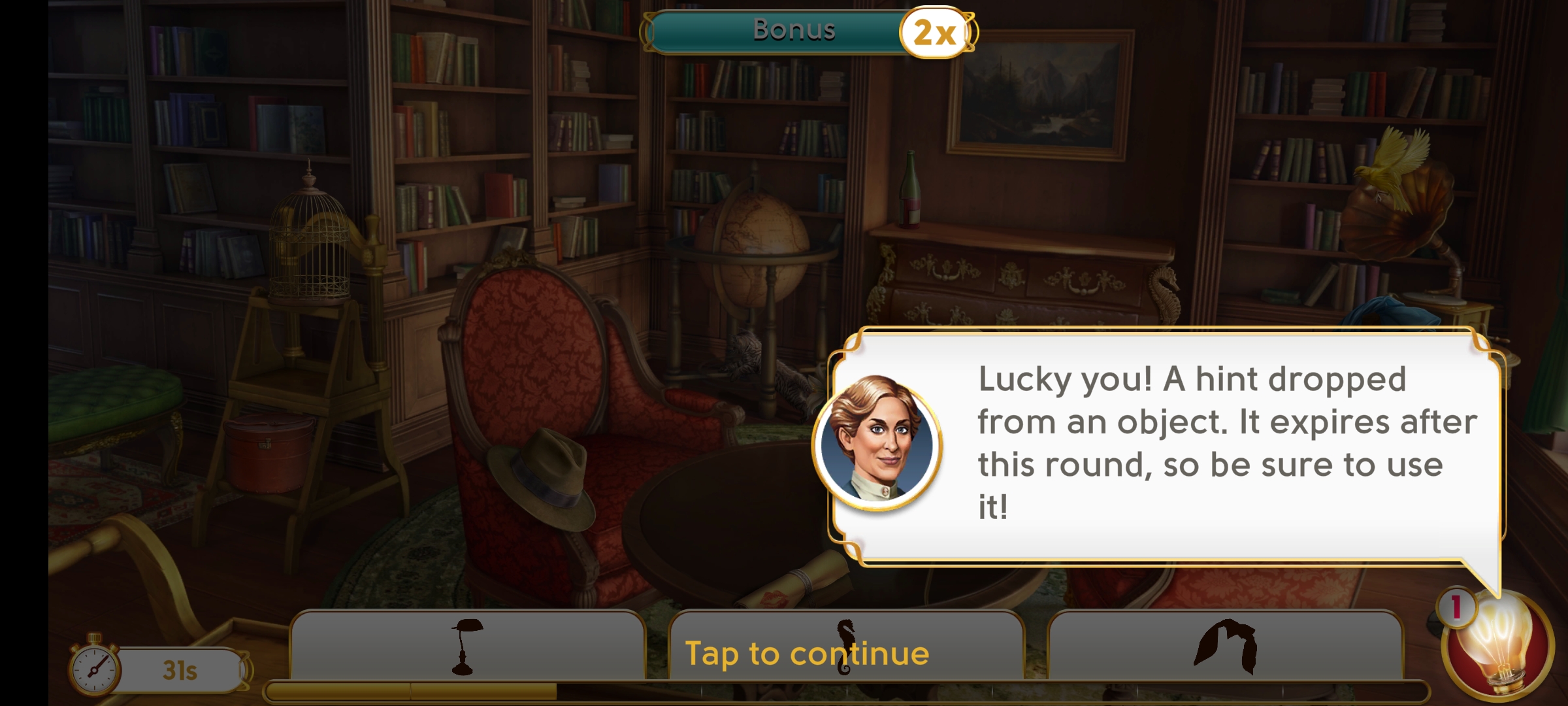The image size is (1568, 706).
Task: Select the desk lamp silhouette slot
Action: pyautogui.click(x=466, y=646)
